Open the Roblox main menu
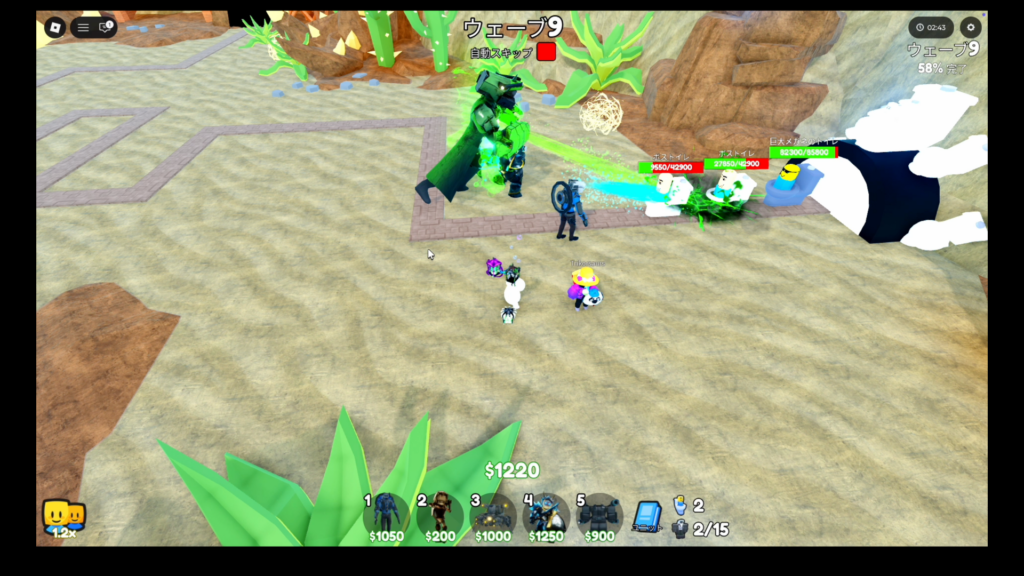The height and width of the screenshot is (576, 1024). [x=55, y=27]
